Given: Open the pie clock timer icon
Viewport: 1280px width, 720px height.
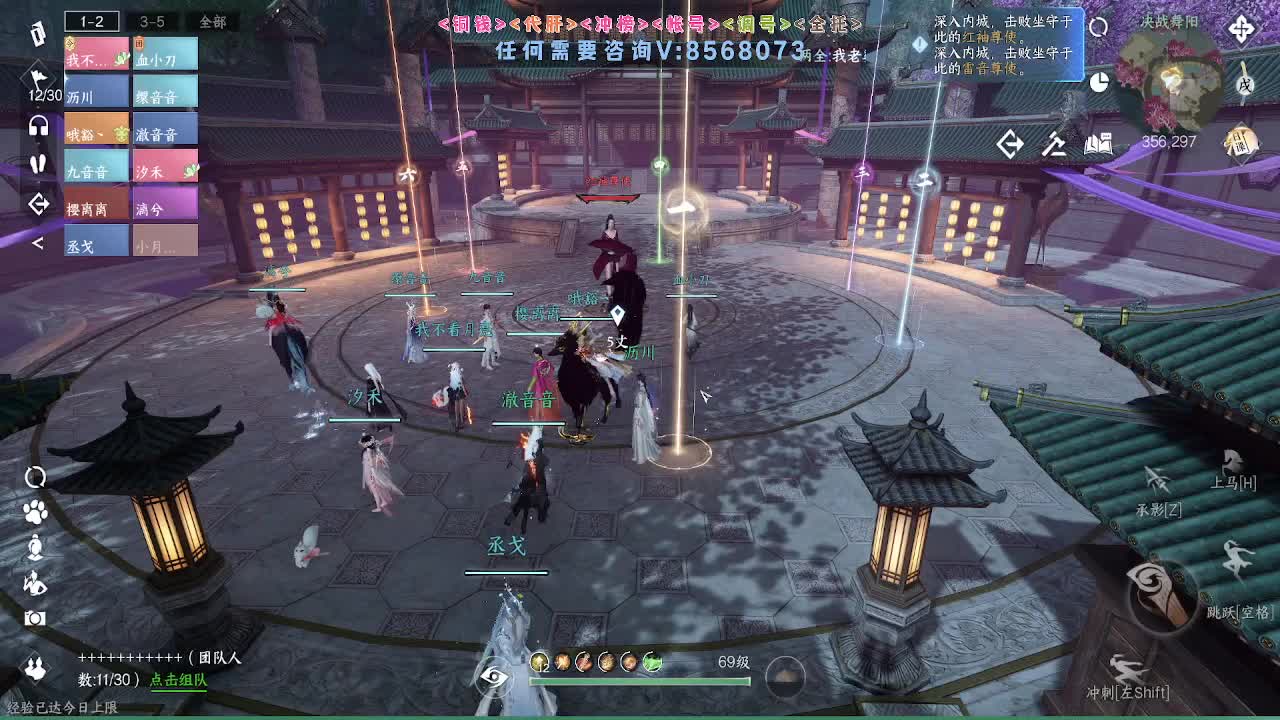Looking at the screenshot, I should [1099, 82].
